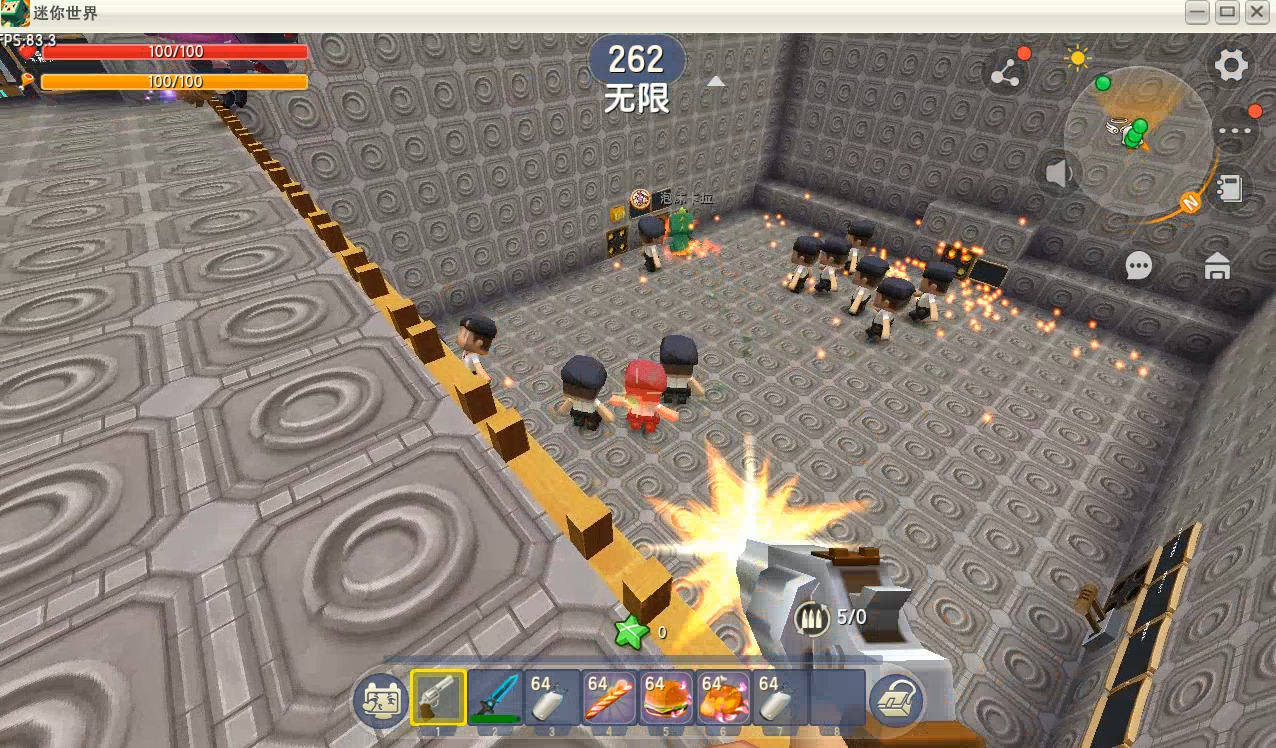Screen dimensions: 1276x748
Task: Open the chat speech bubble
Action: [1138, 265]
